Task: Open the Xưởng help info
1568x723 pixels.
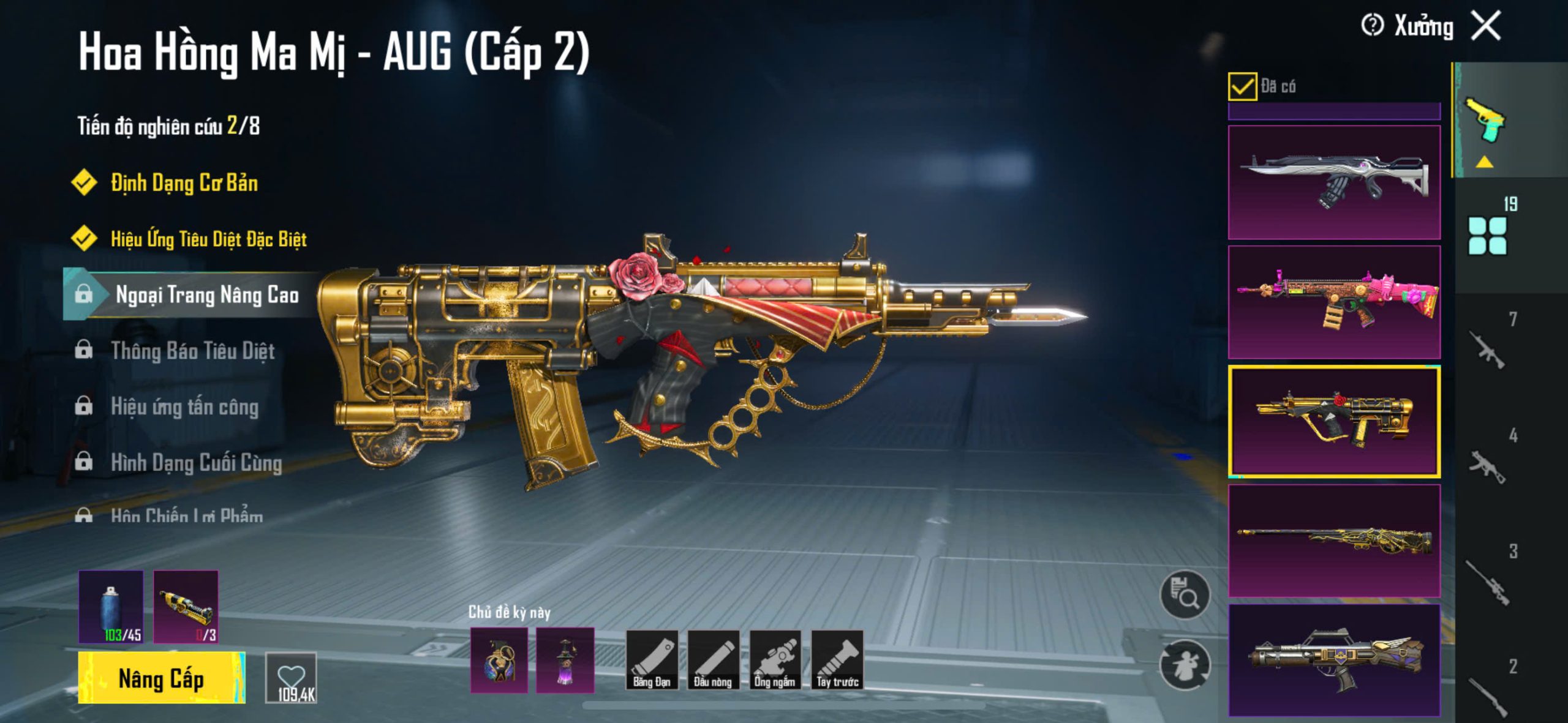Action: (x=1372, y=26)
